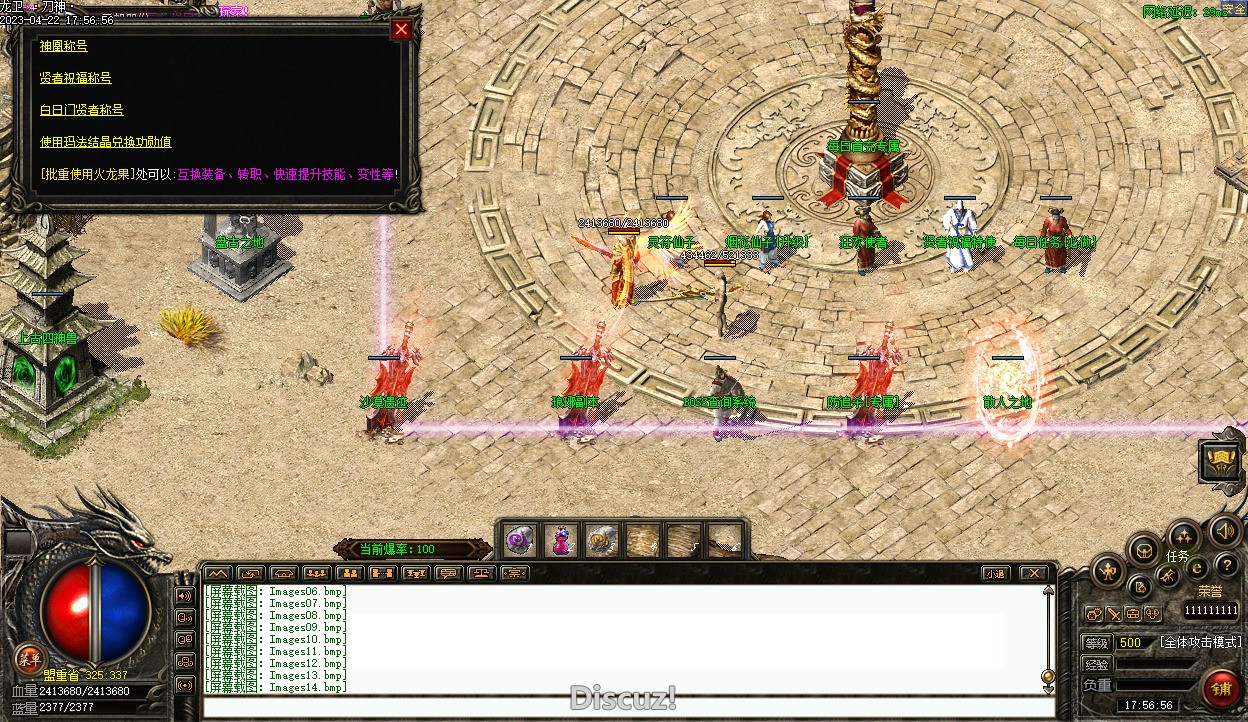The image size is (1248, 722).
Task: Open the red 铺 shop button
Action: 1220,688
